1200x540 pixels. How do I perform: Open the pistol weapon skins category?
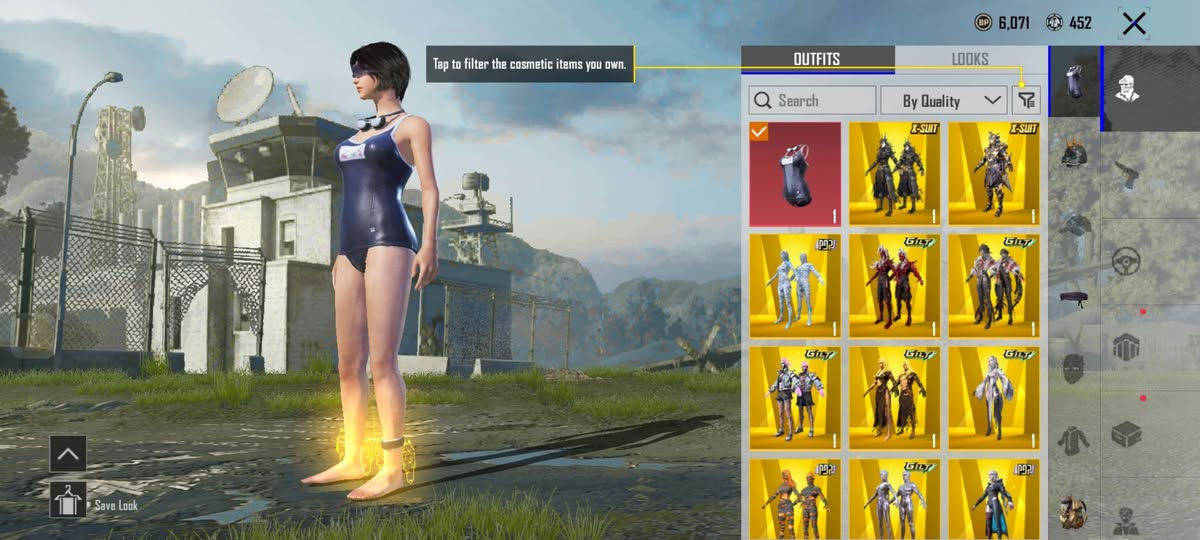point(1128,173)
